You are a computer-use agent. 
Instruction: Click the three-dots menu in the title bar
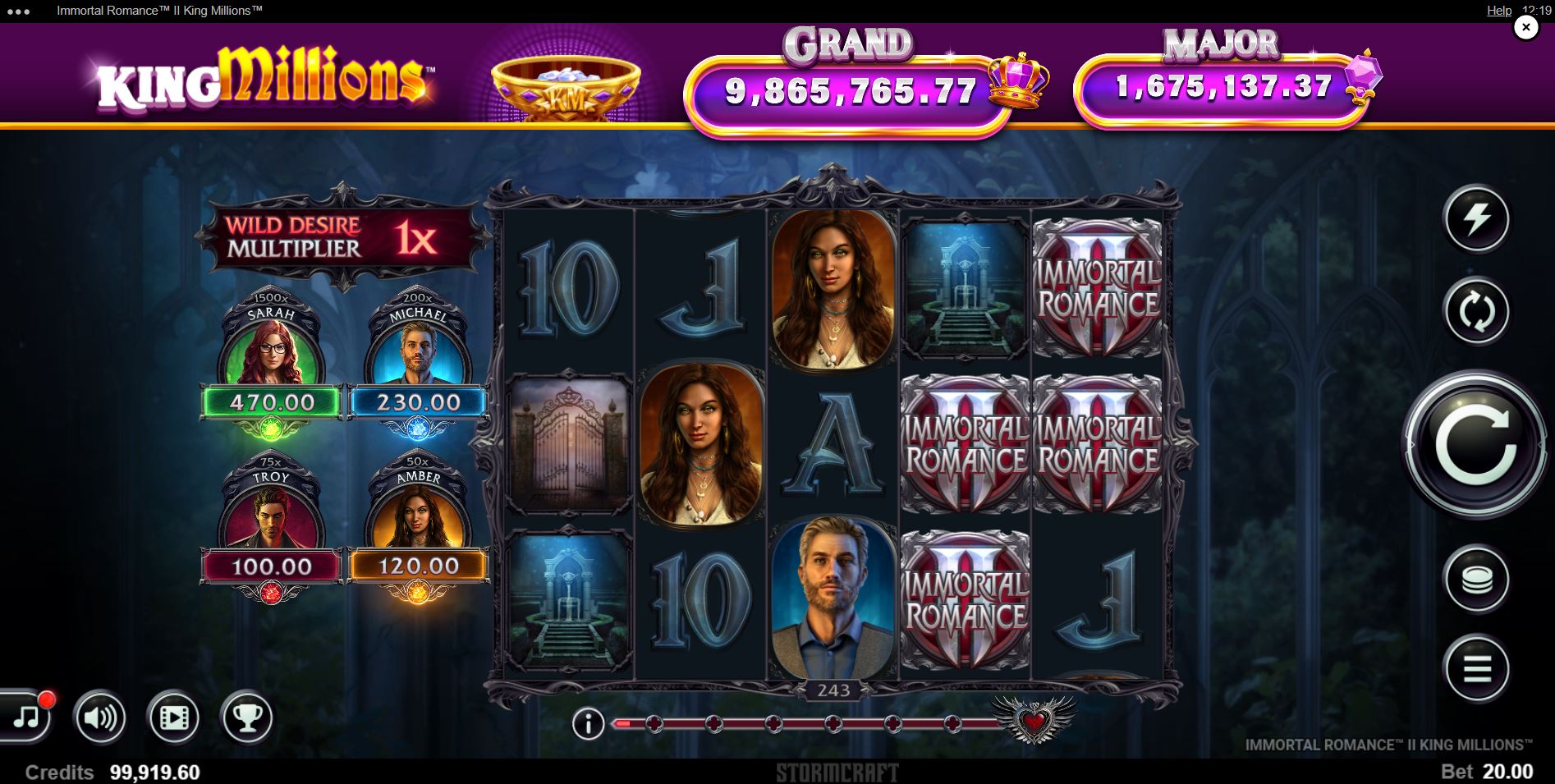coord(18,11)
